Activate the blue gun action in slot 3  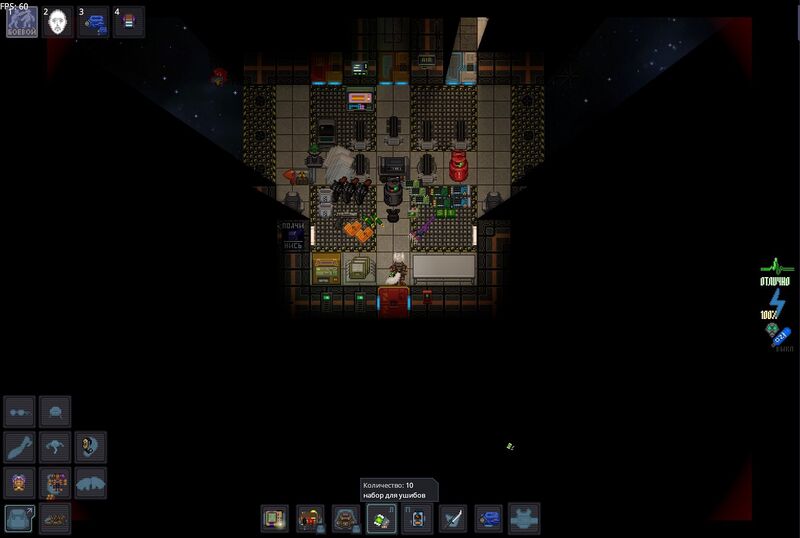point(94,21)
